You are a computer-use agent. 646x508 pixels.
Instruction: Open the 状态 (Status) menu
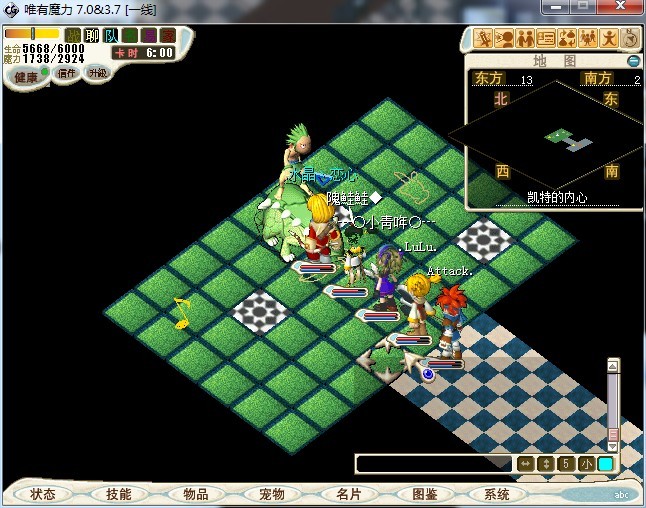coord(43,494)
